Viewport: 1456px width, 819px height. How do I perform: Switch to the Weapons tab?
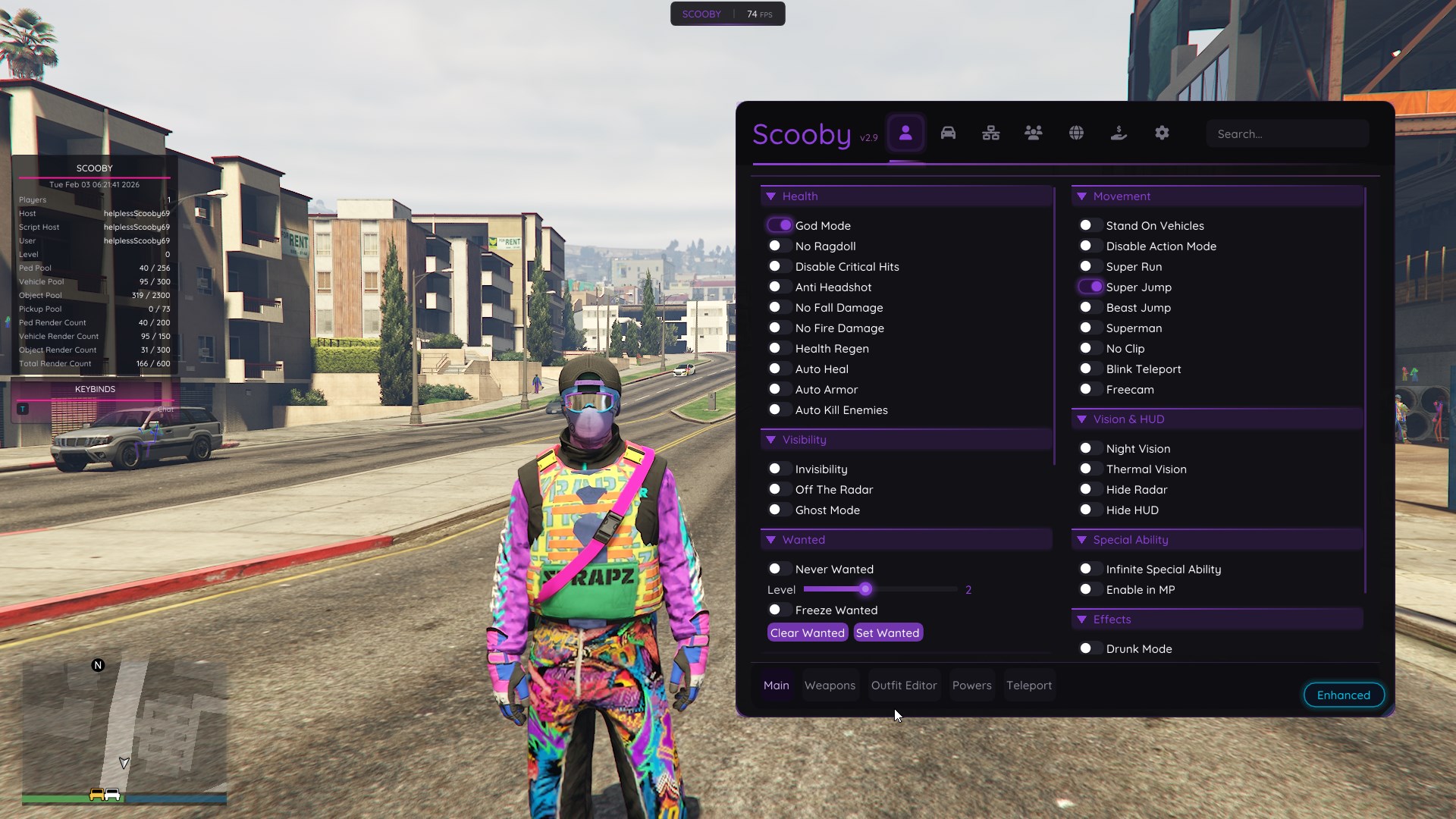tap(830, 685)
